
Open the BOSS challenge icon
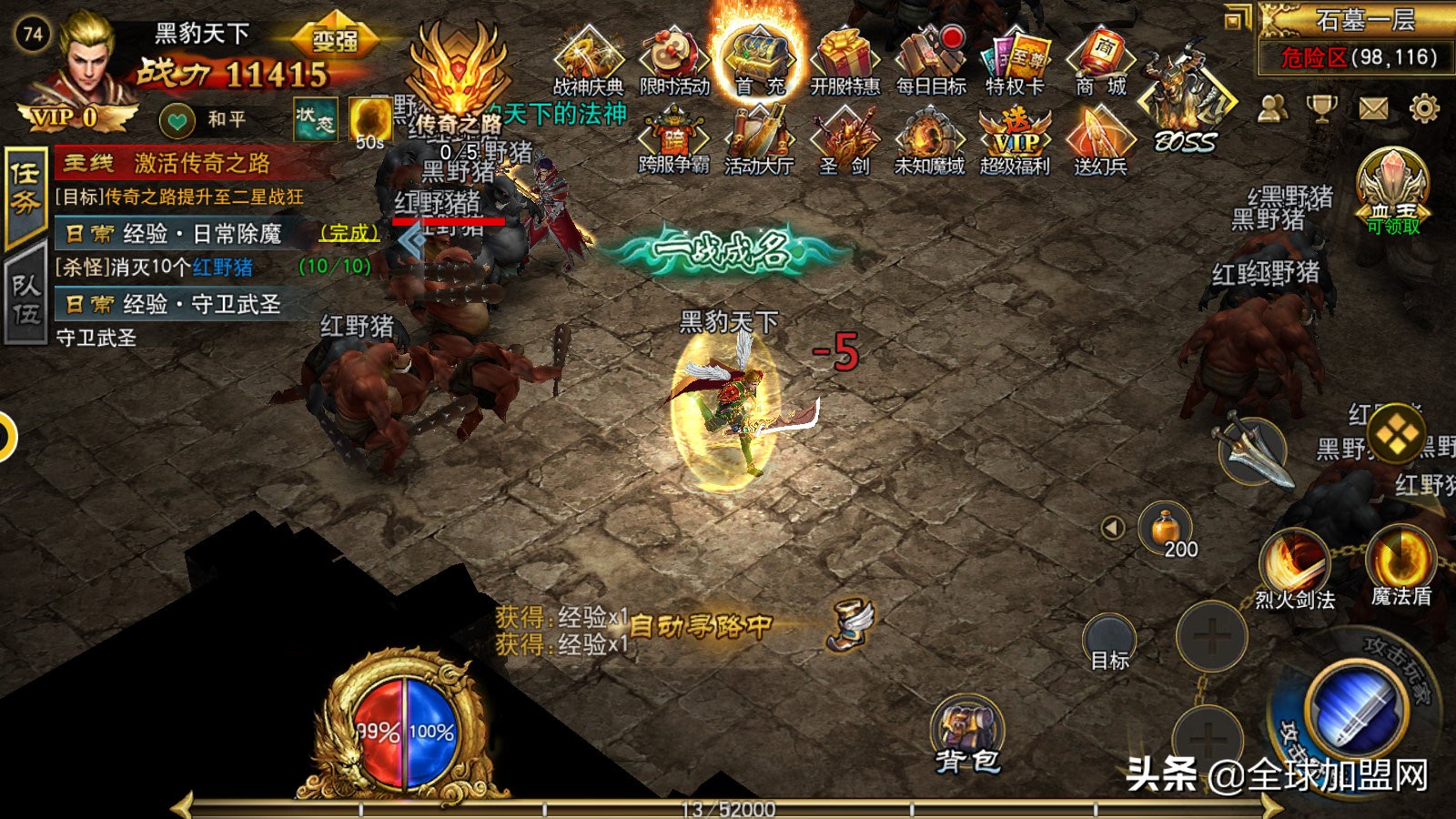1183,91
